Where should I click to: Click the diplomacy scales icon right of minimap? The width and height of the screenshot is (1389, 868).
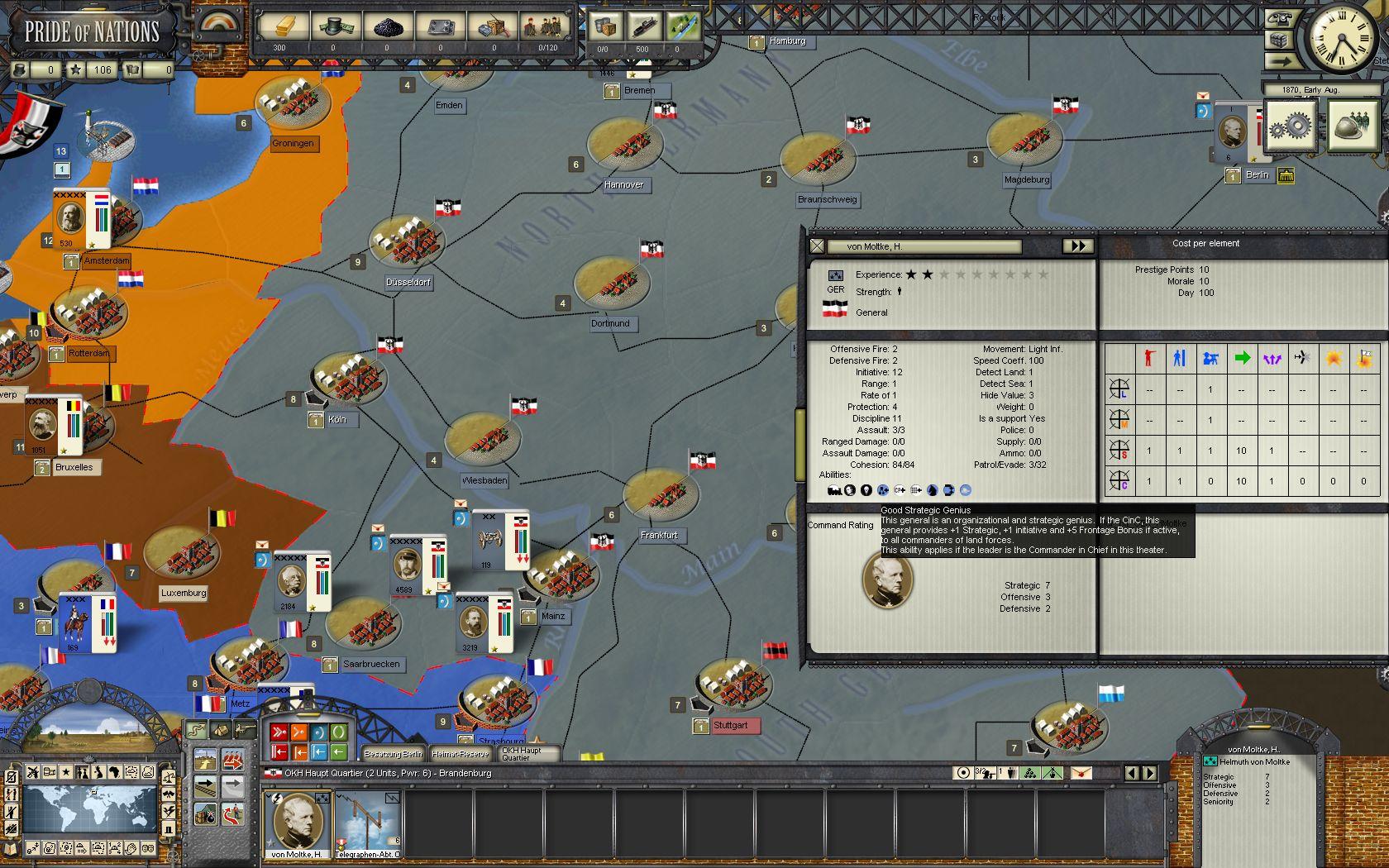tap(169, 777)
